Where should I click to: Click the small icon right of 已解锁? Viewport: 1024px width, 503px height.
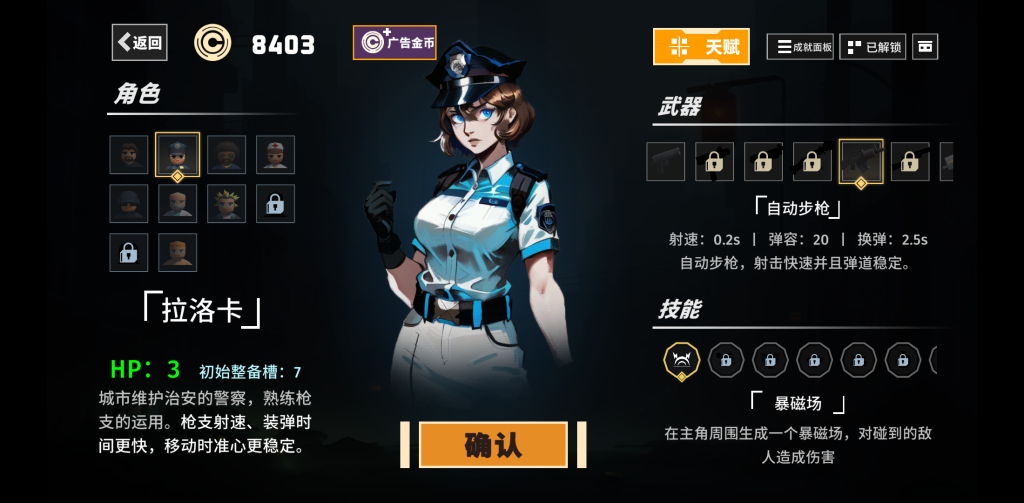(925, 46)
